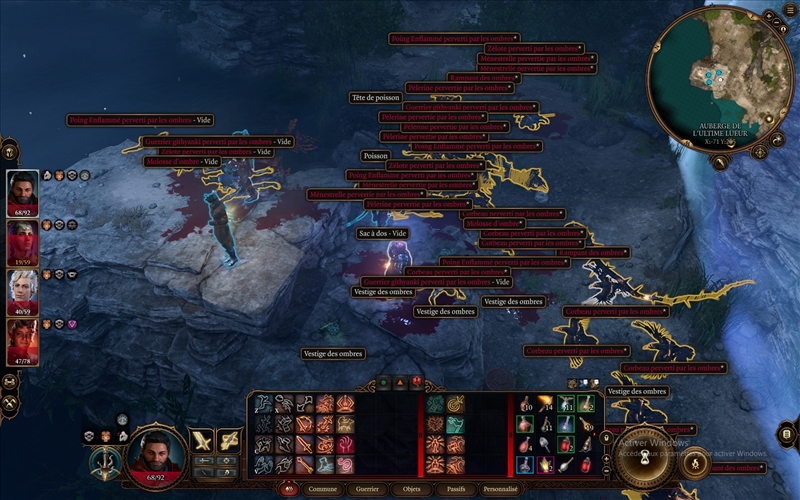
Task: Select the red-skinned party member portrait
Action: [23, 340]
